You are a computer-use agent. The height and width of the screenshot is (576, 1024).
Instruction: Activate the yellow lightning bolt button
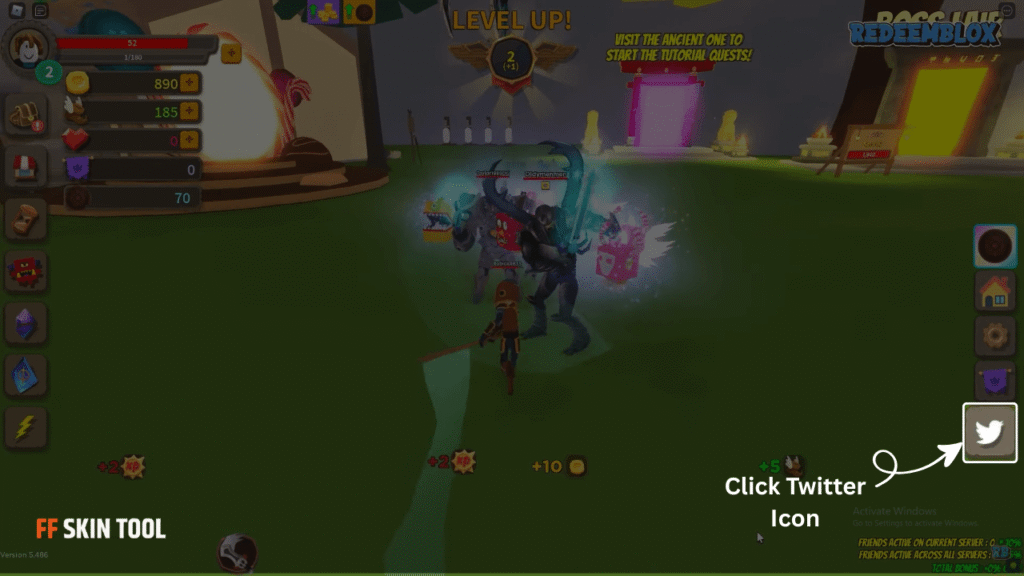(x=26, y=427)
